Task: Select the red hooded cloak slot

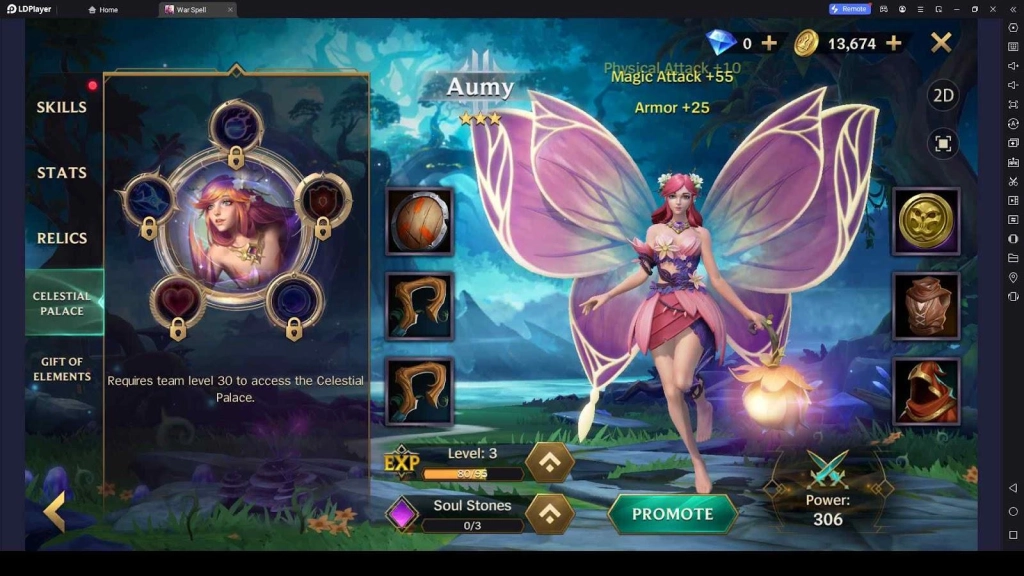Action: [x=926, y=391]
